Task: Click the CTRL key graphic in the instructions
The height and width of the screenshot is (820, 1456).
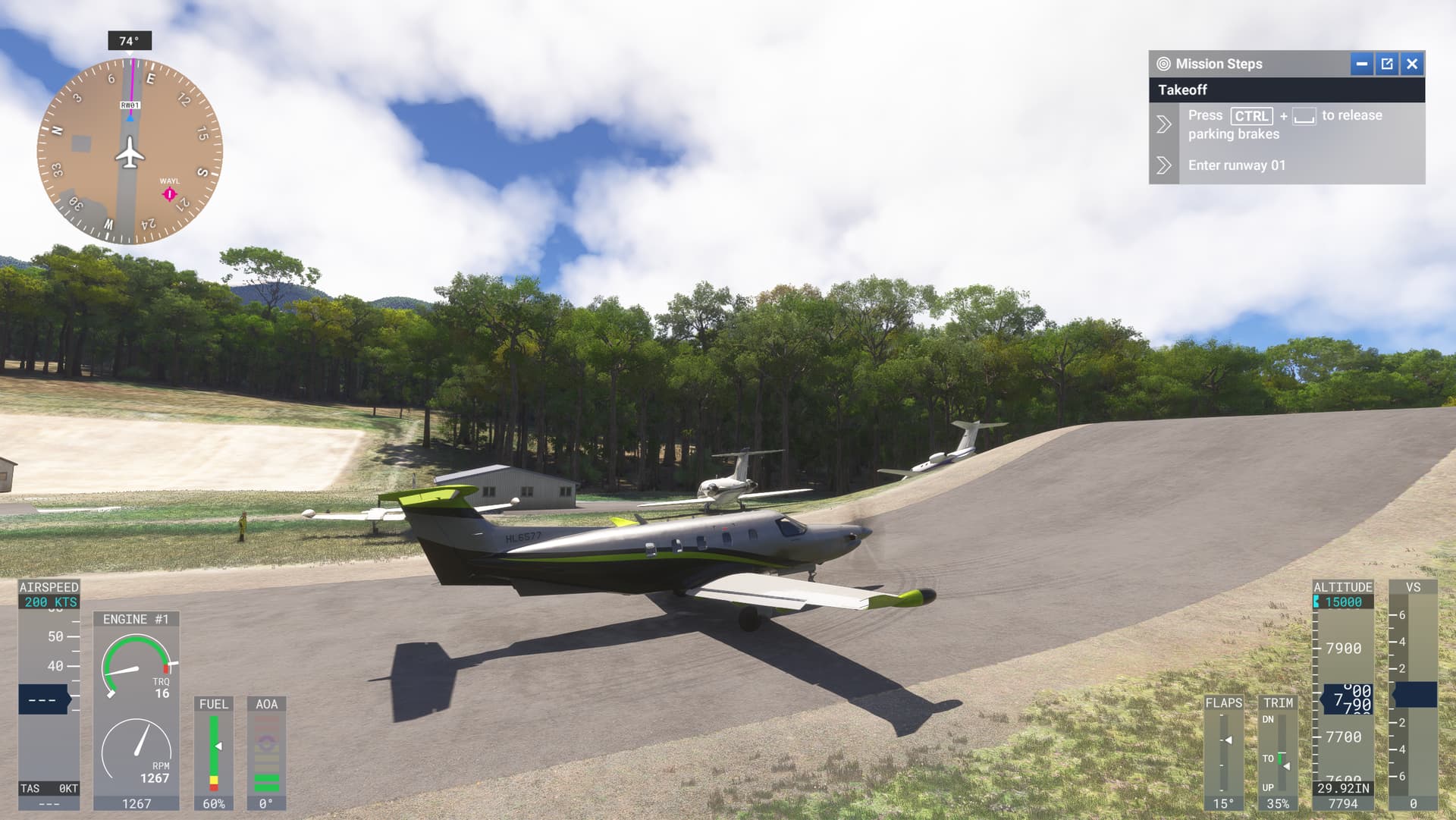Action: tap(1251, 115)
